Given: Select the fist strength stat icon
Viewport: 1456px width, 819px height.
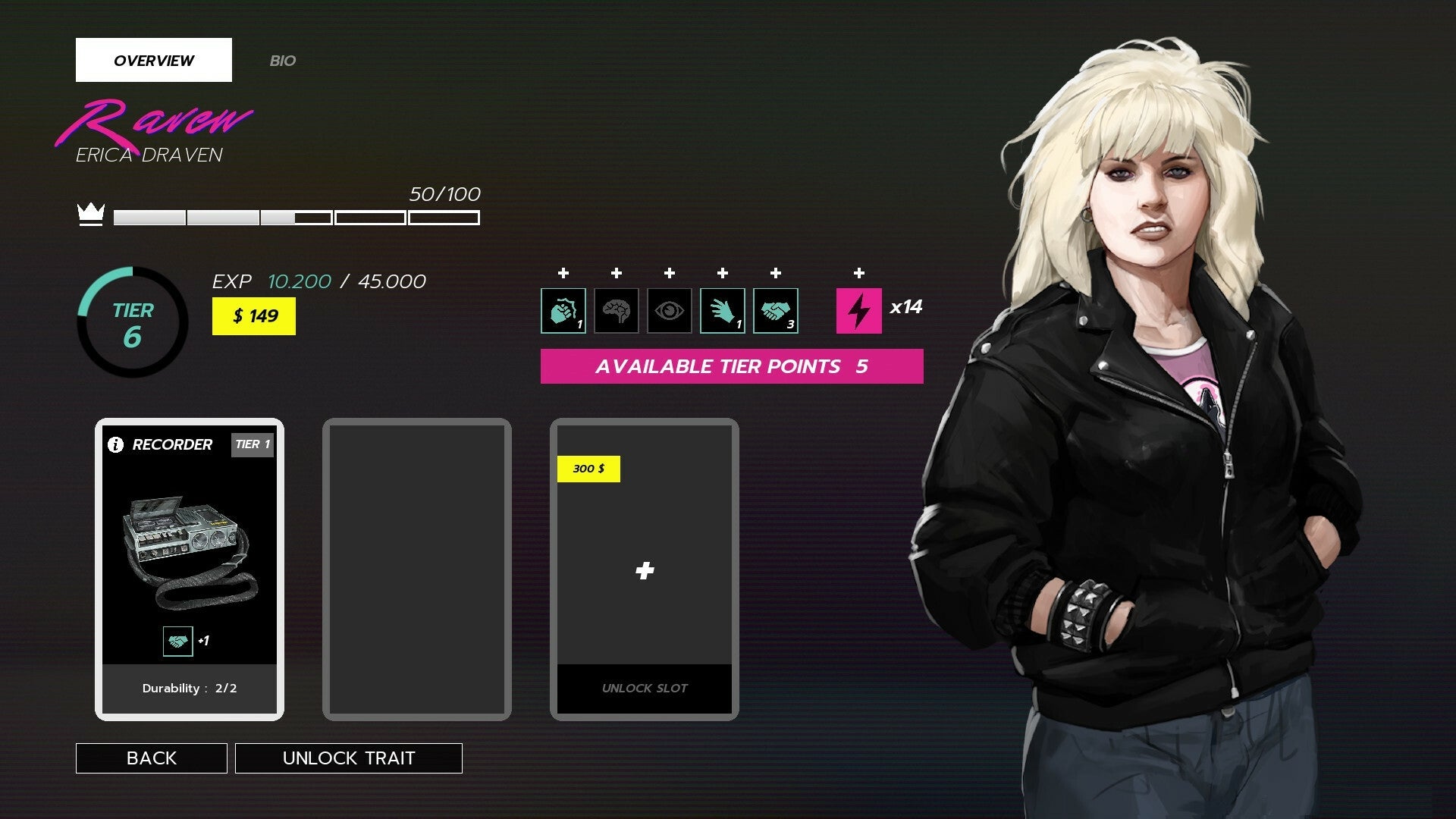Looking at the screenshot, I should pyautogui.click(x=563, y=310).
